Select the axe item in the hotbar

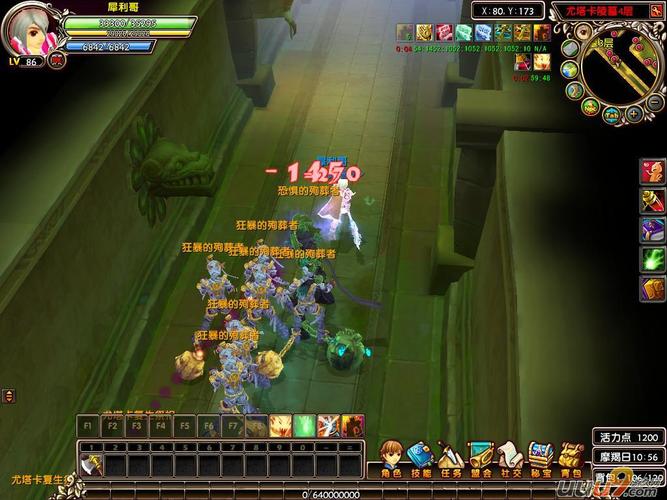90,466
